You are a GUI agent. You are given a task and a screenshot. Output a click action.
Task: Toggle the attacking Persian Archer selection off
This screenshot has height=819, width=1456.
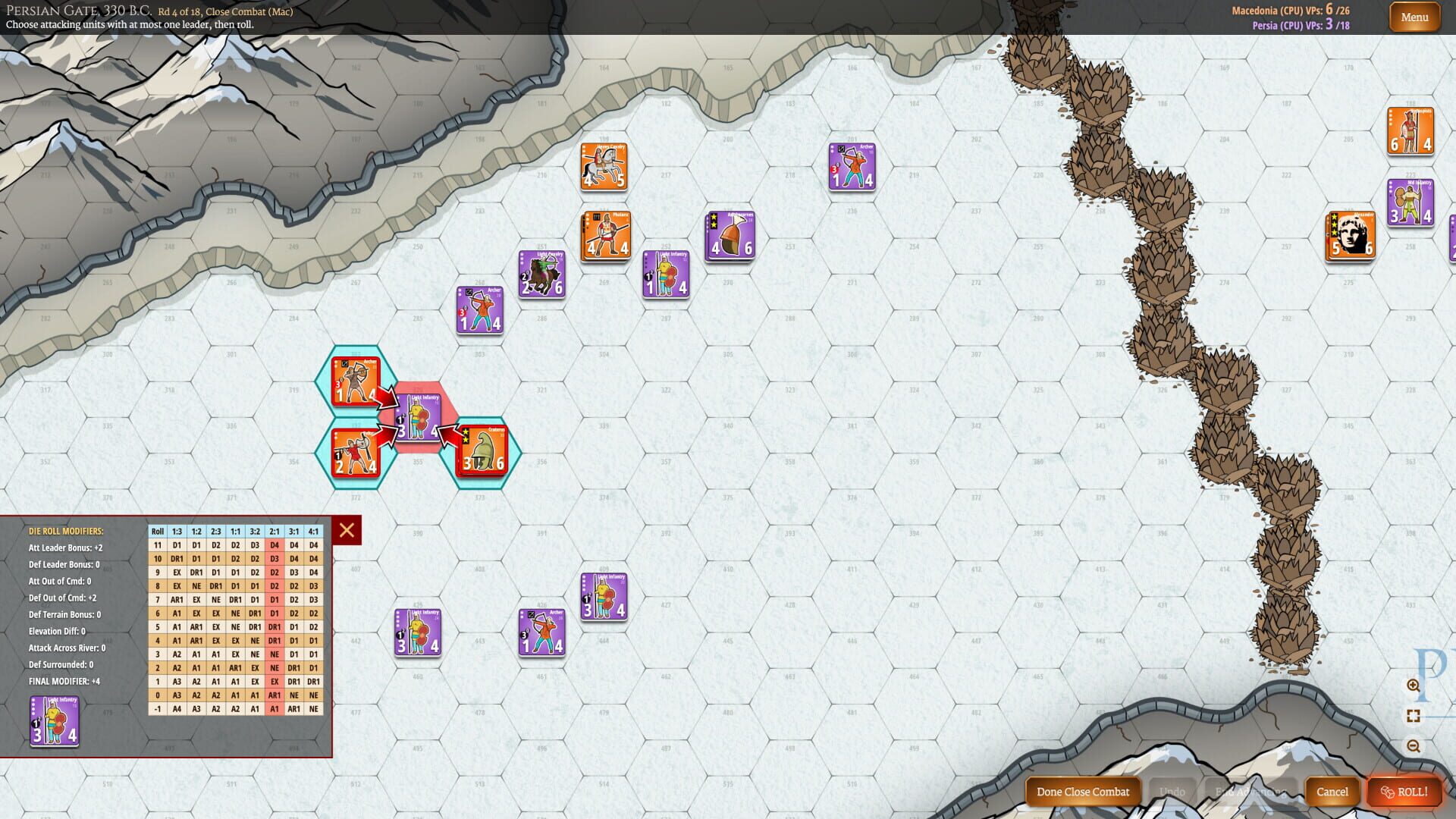355,383
